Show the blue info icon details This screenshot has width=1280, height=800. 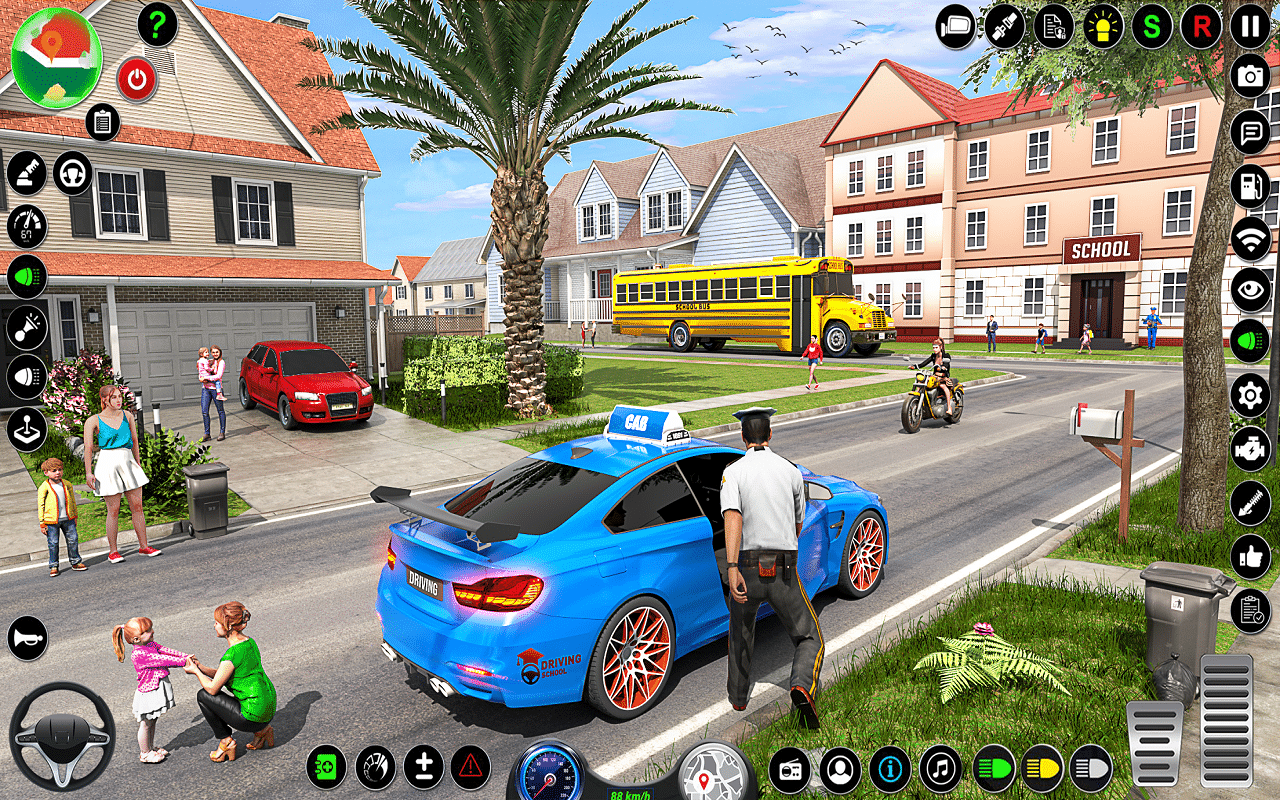click(890, 769)
